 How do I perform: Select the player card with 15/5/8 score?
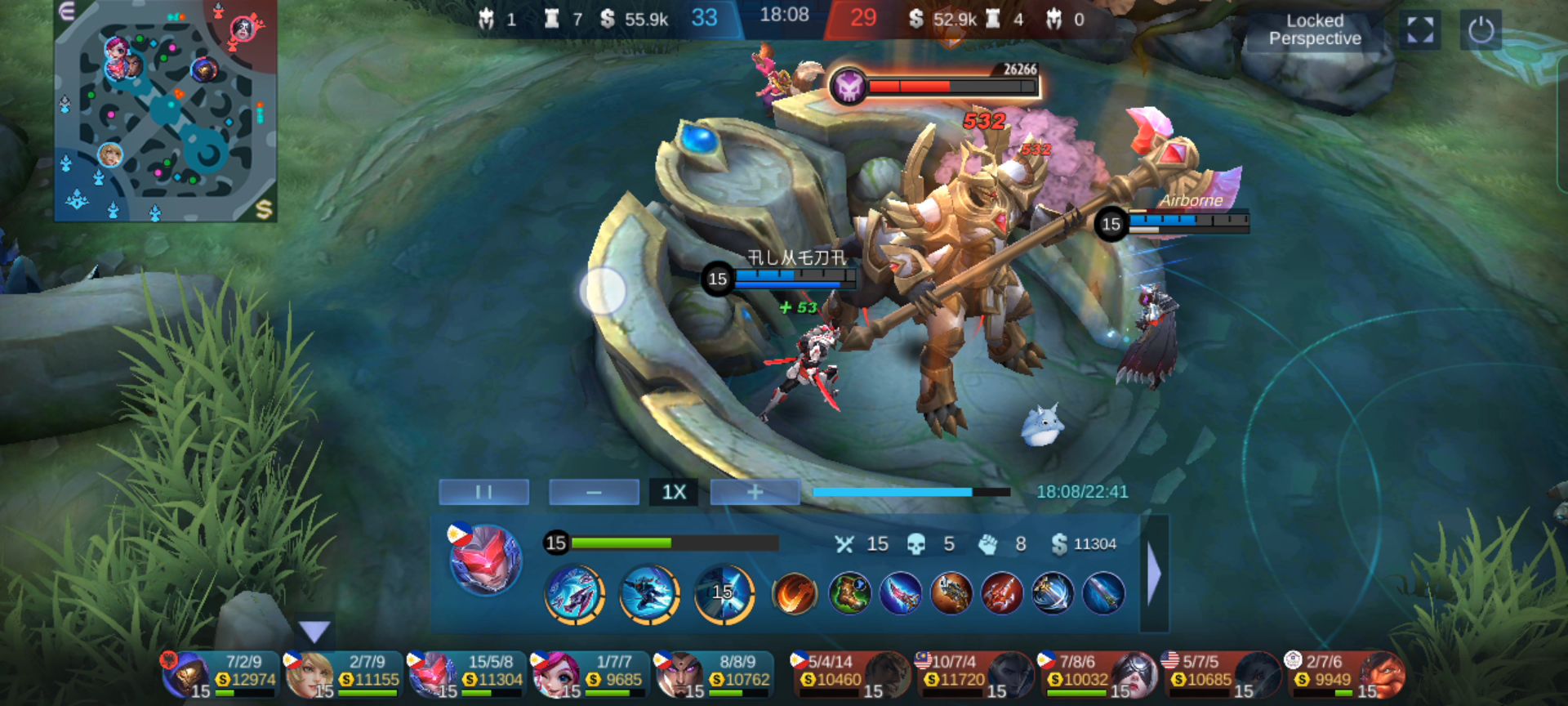coord(467,674)
